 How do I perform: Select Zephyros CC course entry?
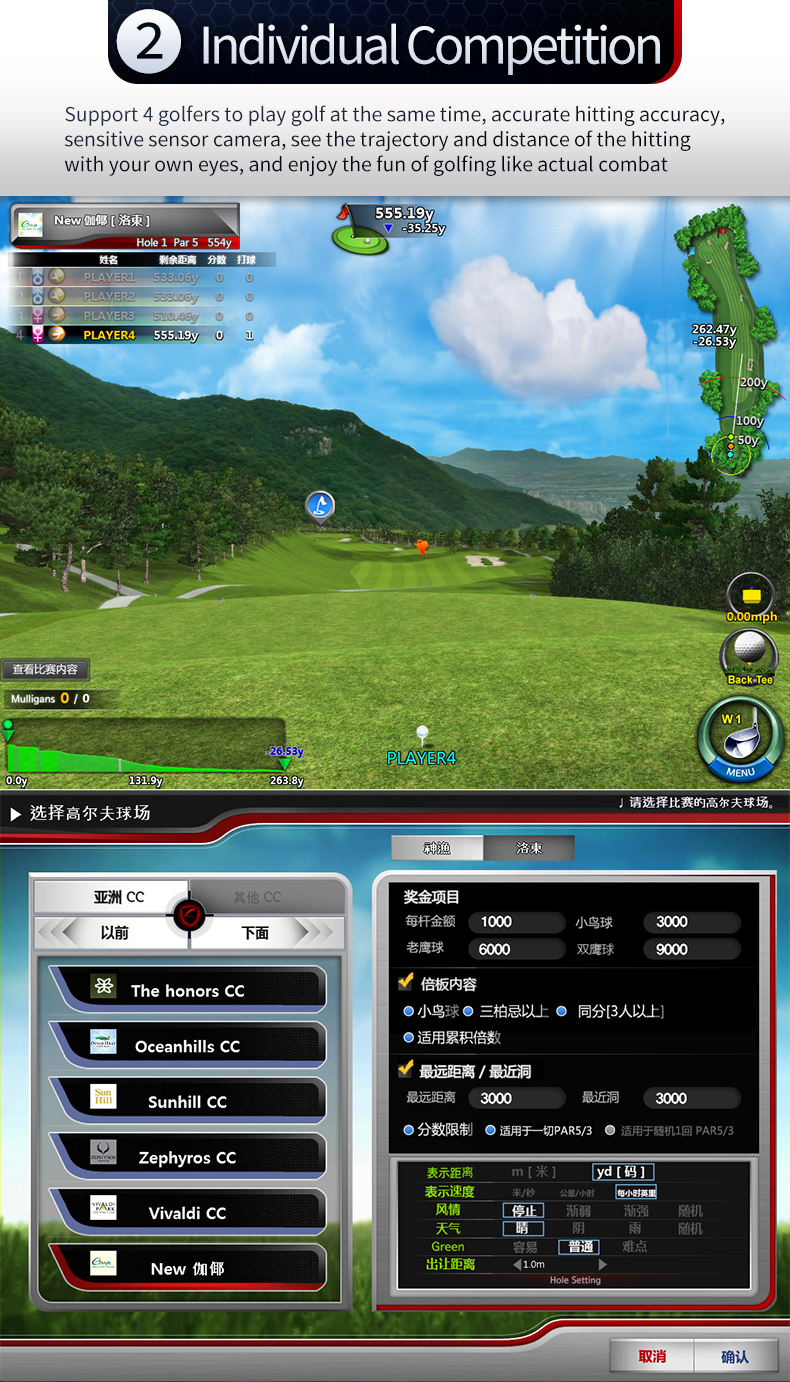(x=187, y=1157)
